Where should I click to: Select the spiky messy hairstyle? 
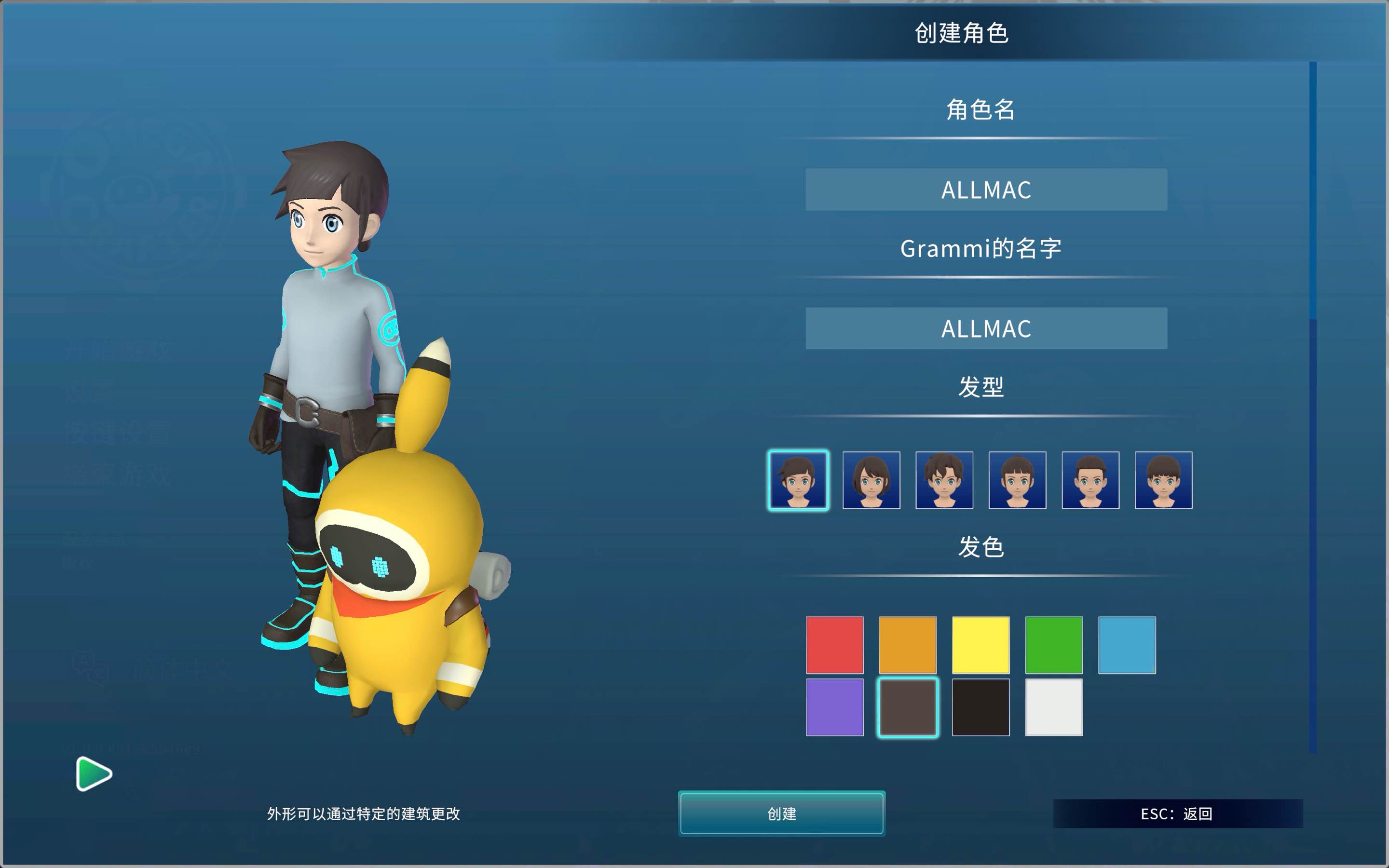tap(944, 480)
